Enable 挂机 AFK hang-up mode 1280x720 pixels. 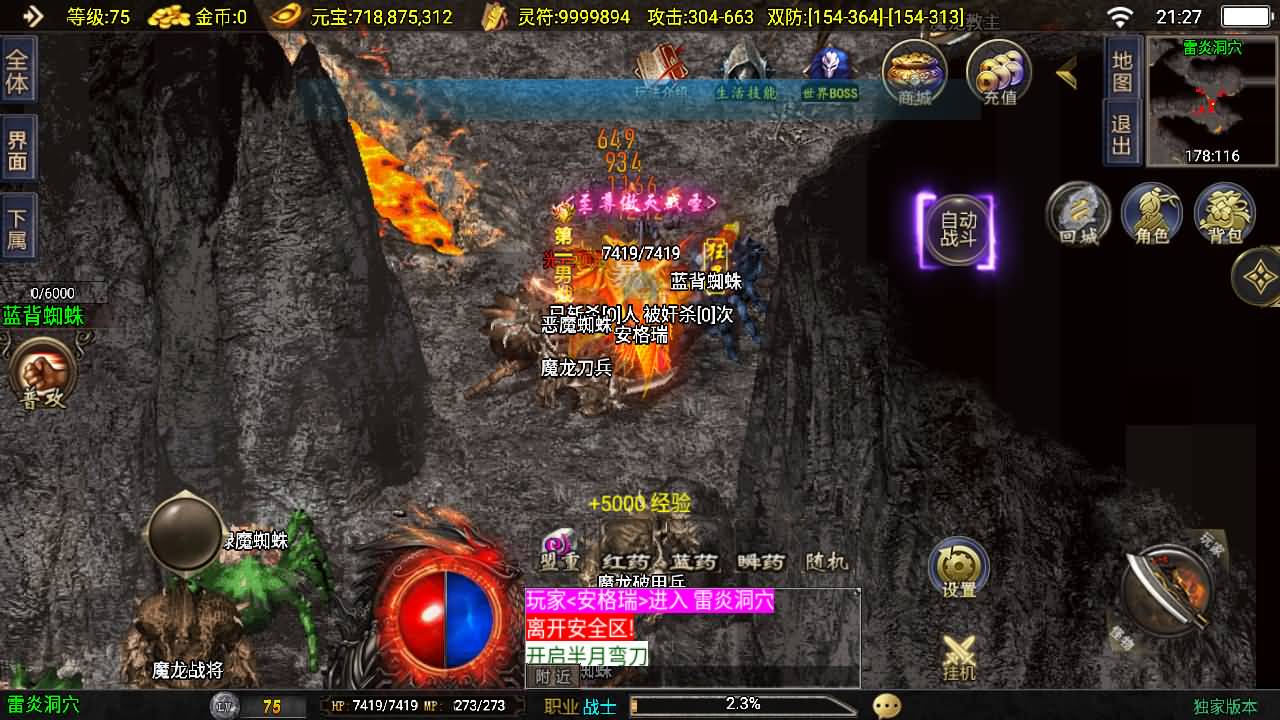tap(958, 655)
